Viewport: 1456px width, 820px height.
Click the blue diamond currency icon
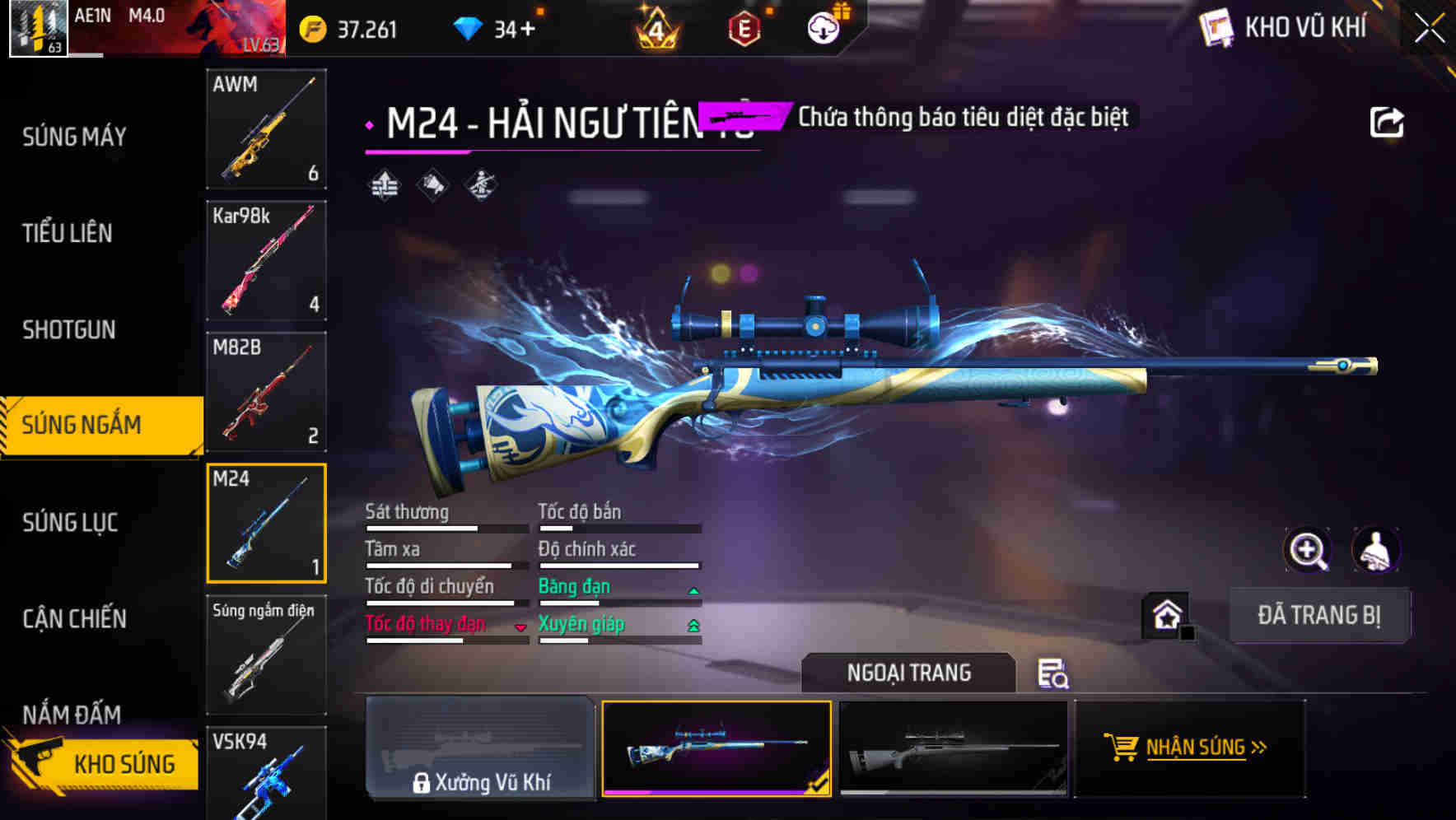(467, 27)
